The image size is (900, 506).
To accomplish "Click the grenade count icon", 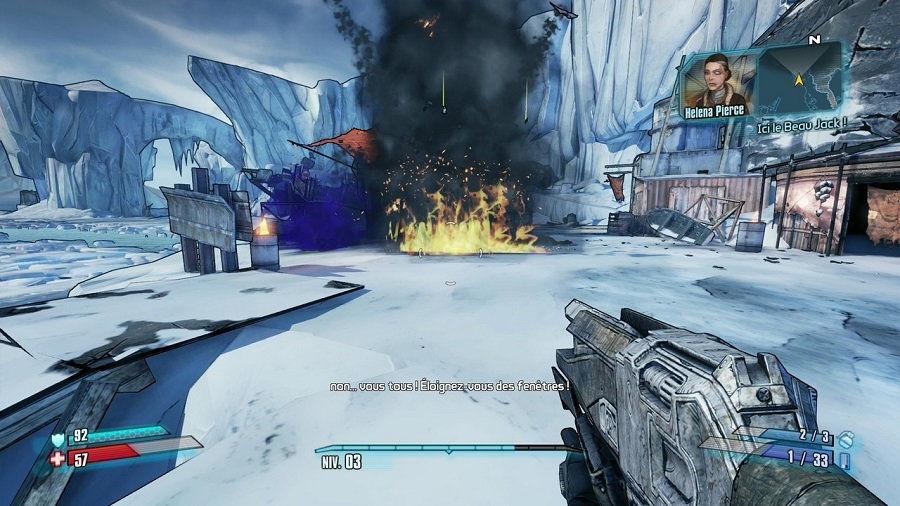I will (x=845, y=436).
